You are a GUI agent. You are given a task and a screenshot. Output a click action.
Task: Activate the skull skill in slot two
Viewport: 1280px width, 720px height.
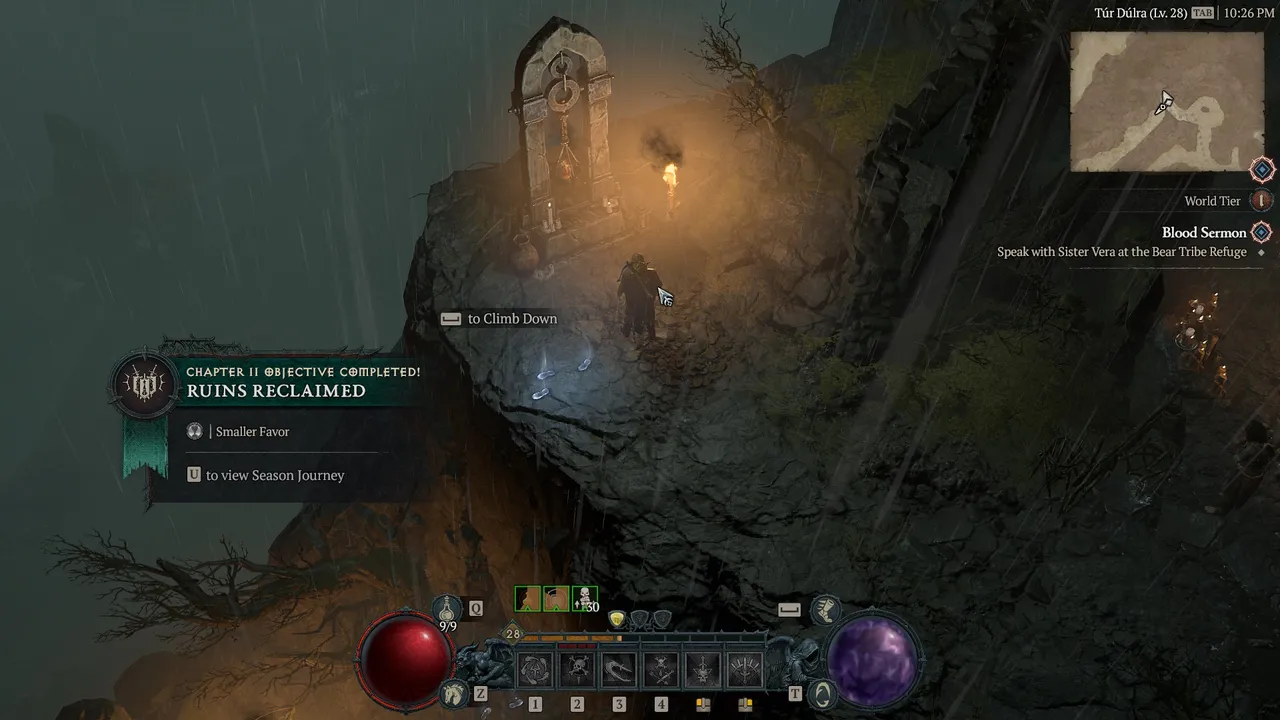[577, 669]
